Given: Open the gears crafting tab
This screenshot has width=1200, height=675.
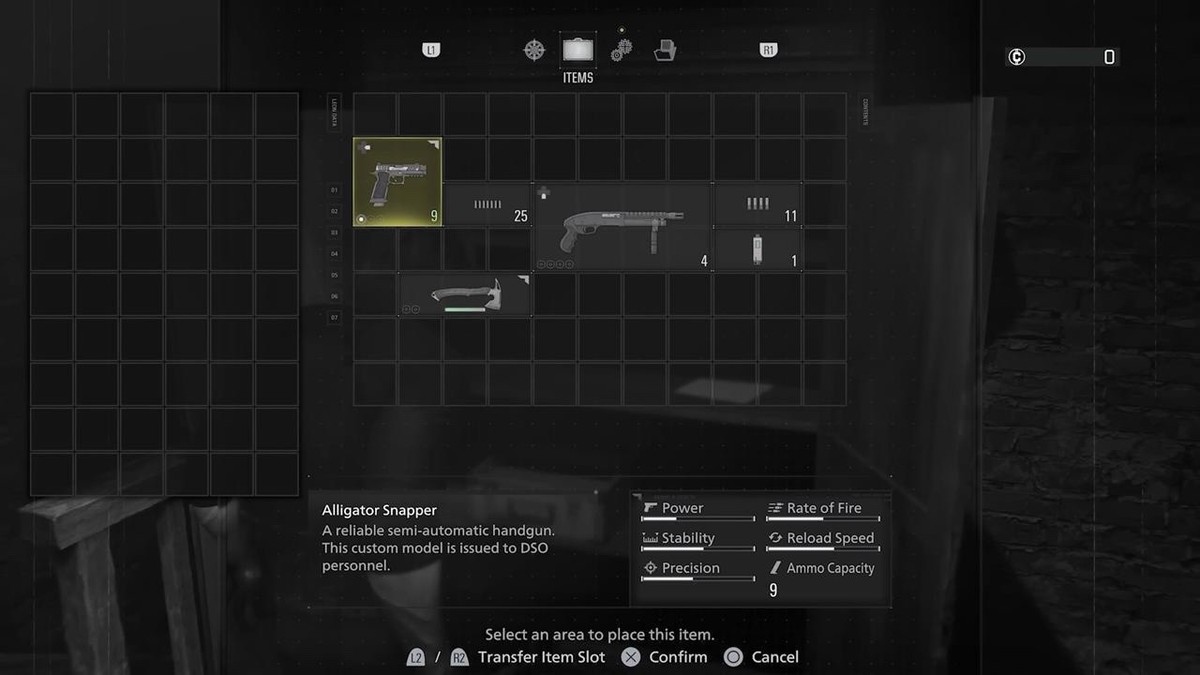Looking at the screenshot, I should (621, 49).
